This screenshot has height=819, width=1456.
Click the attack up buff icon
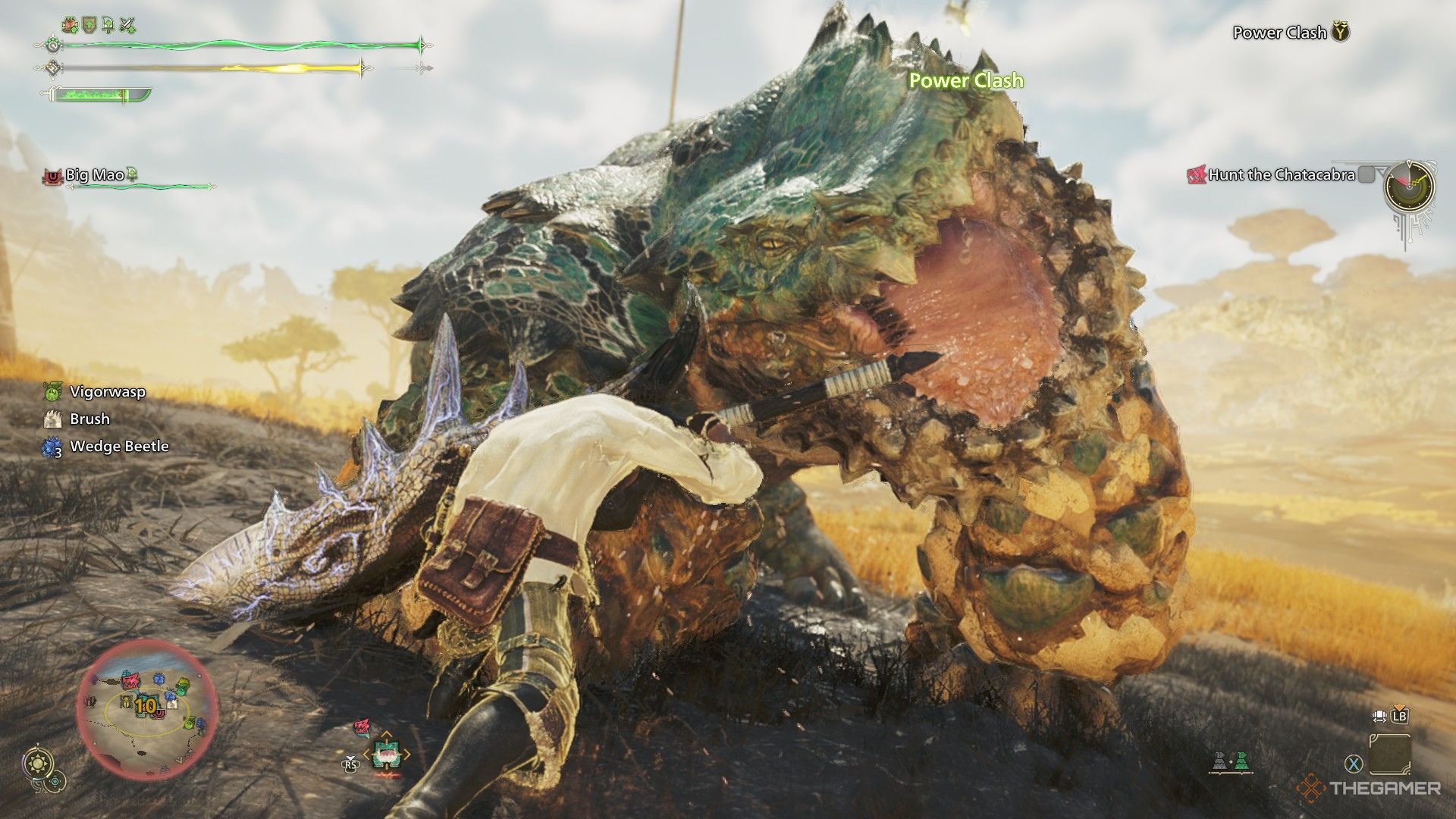click(x=128, y=24)
